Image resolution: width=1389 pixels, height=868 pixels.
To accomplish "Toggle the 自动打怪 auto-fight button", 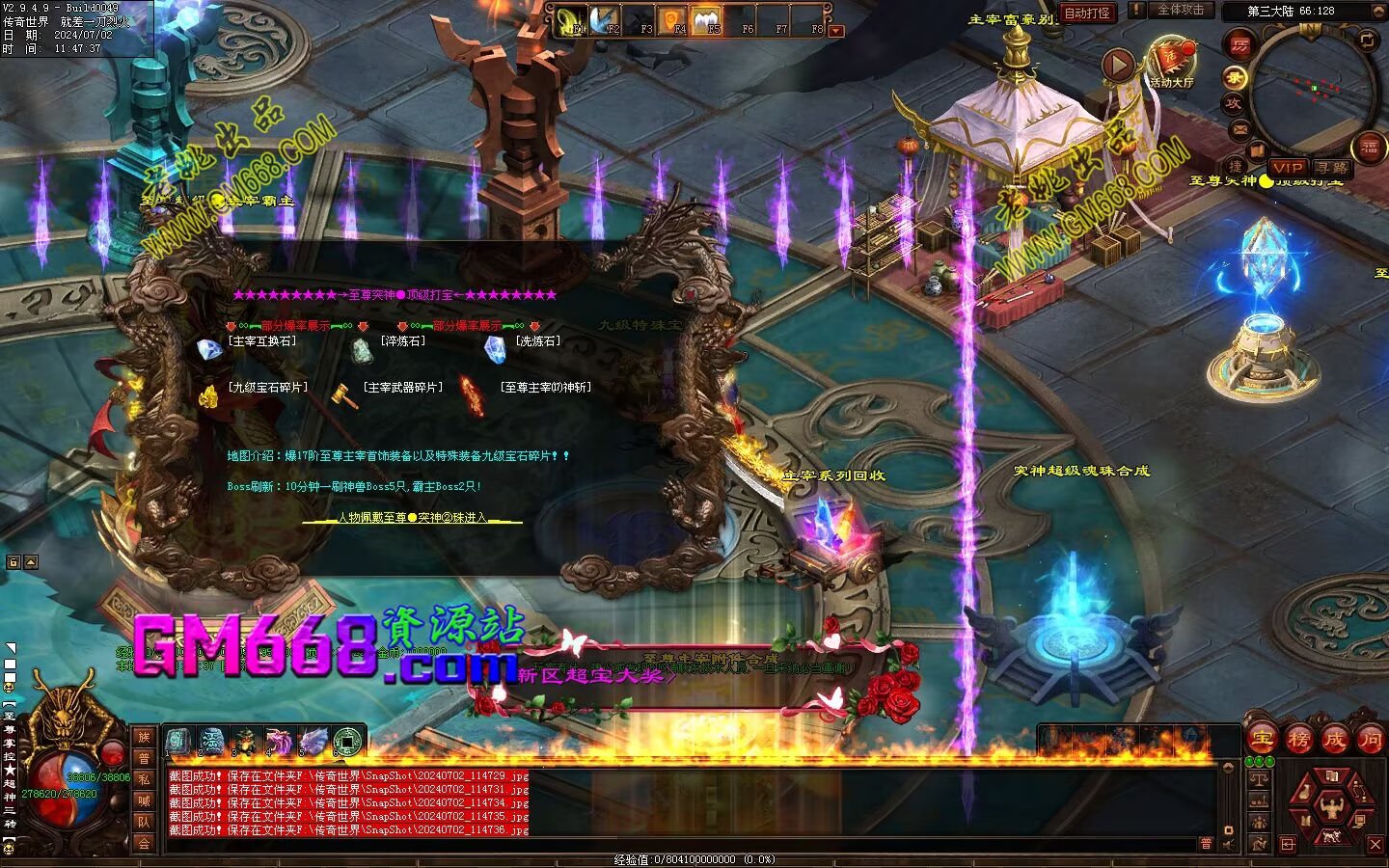I will tap(1087, 13).
